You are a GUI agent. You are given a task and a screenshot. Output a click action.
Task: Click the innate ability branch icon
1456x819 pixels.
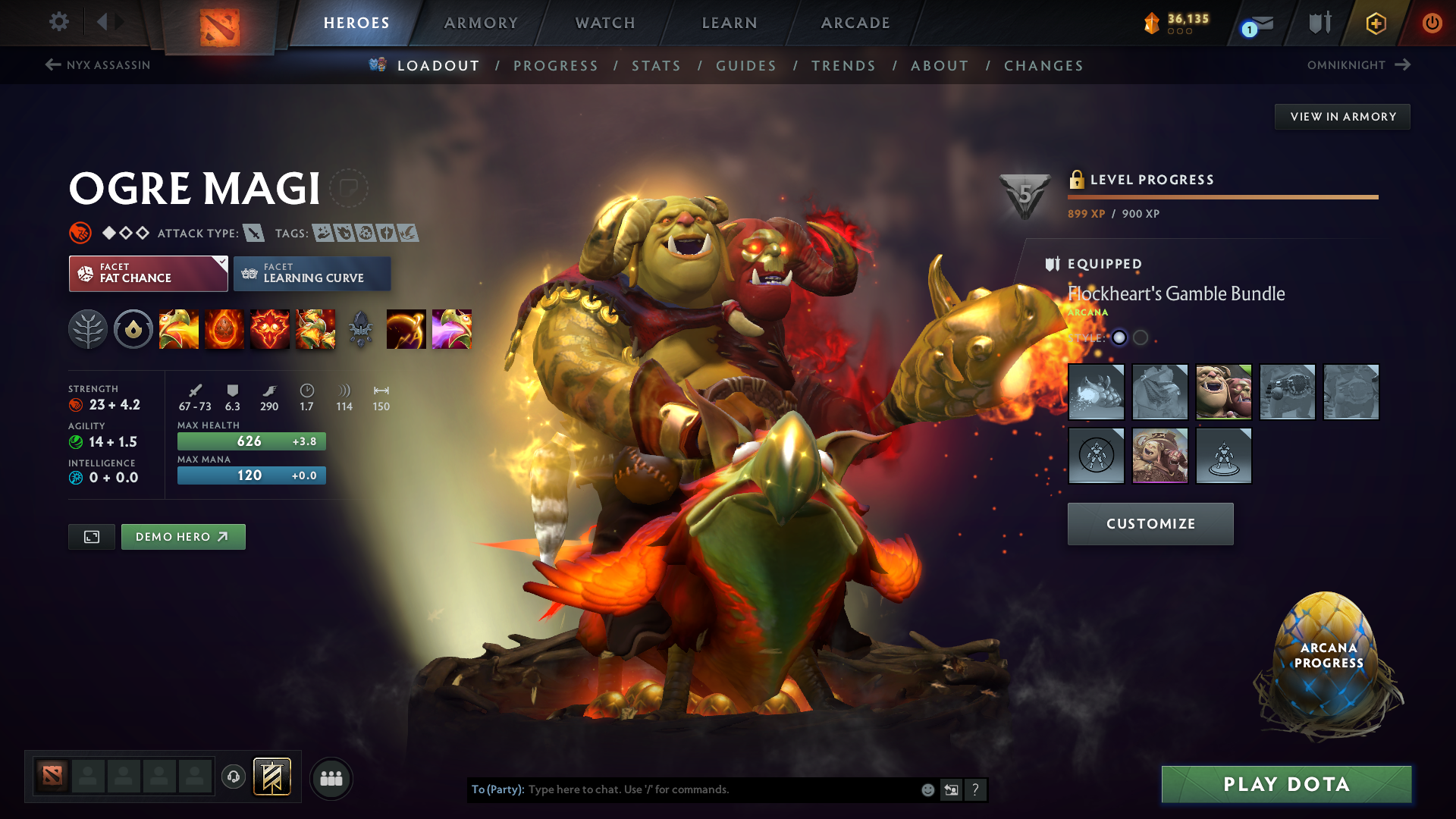(88, 329)
